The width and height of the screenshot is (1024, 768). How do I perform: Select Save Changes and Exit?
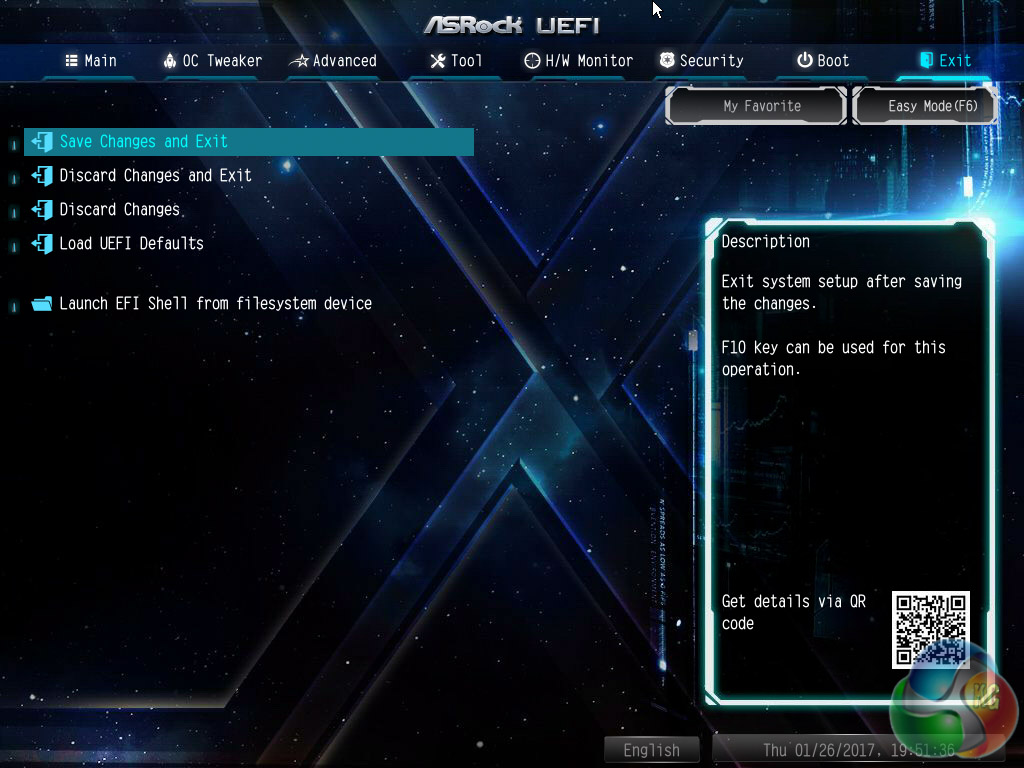click(x=144, y=141)
